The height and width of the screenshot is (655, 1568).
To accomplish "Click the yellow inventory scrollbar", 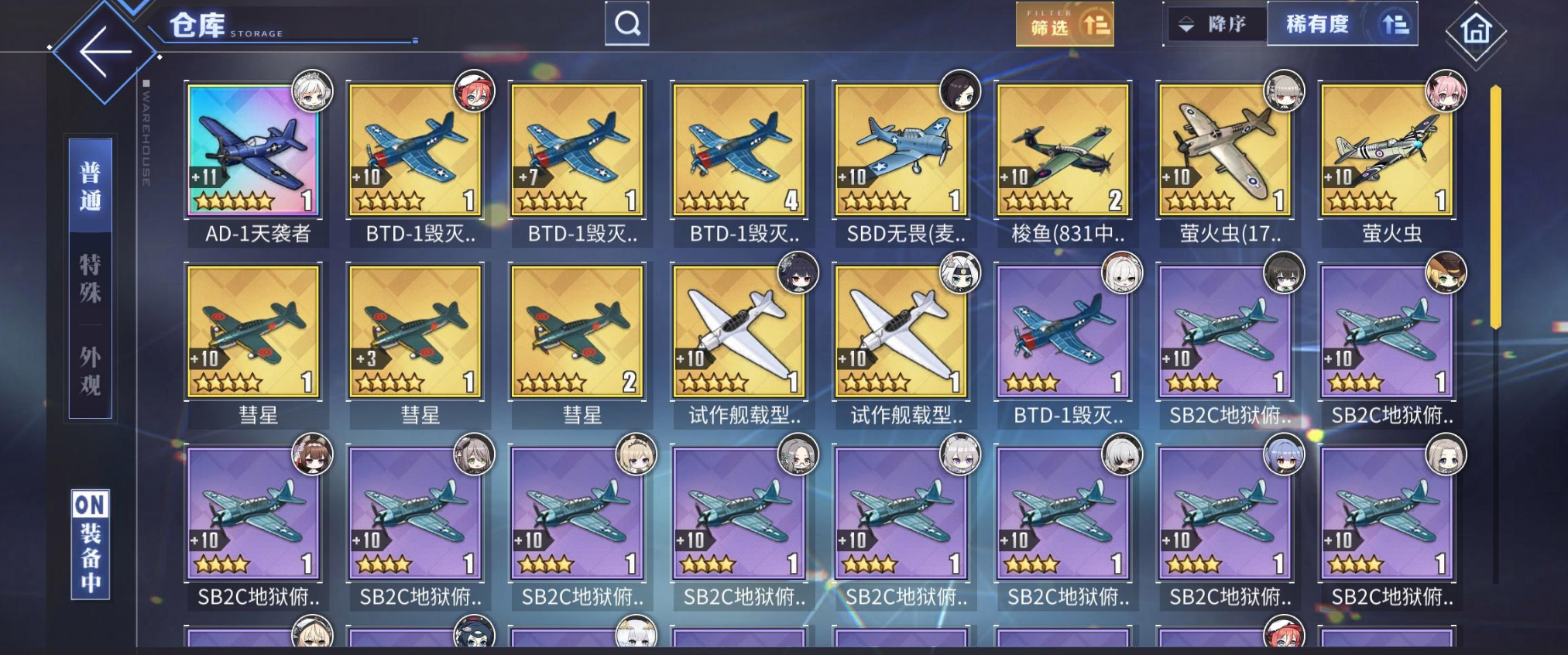I will click(x=1495, y=207).
